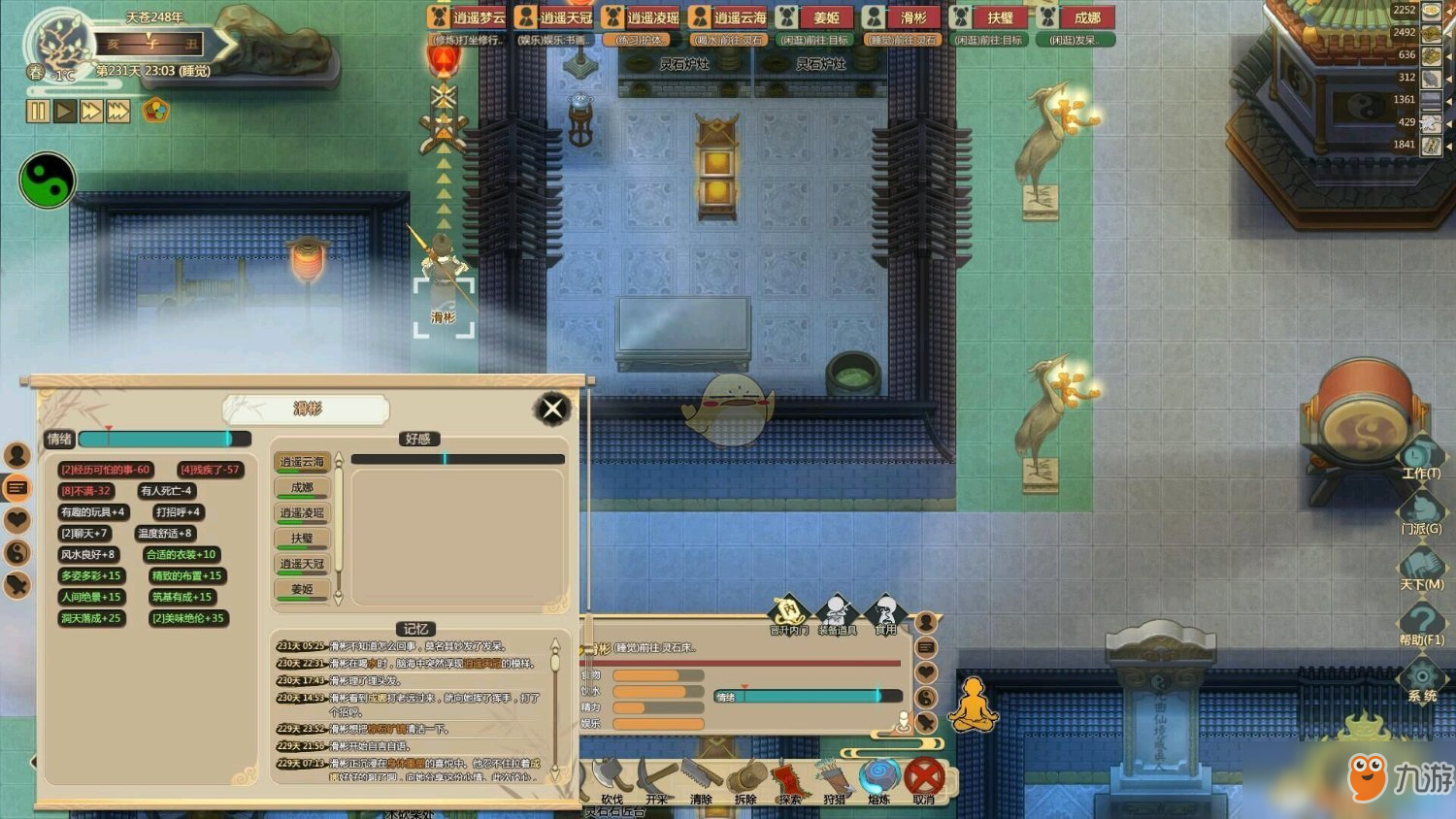This screenshot has height=819, width=1456.
Task: Set the fastest triple-arrow game speed
Action: pos(118,111)
